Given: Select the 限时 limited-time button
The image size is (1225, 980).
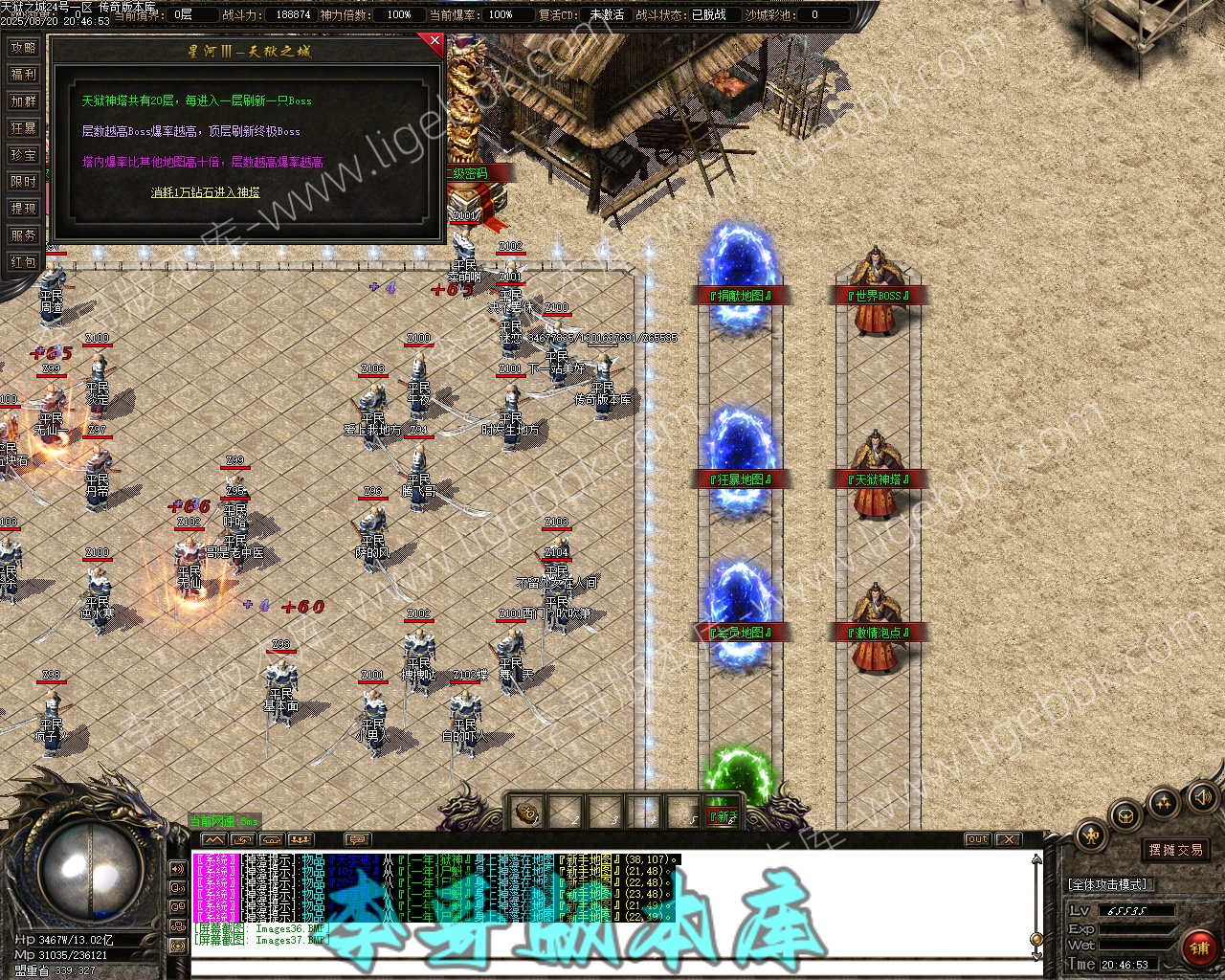Looking at the screenshot, I should (23, 182).
